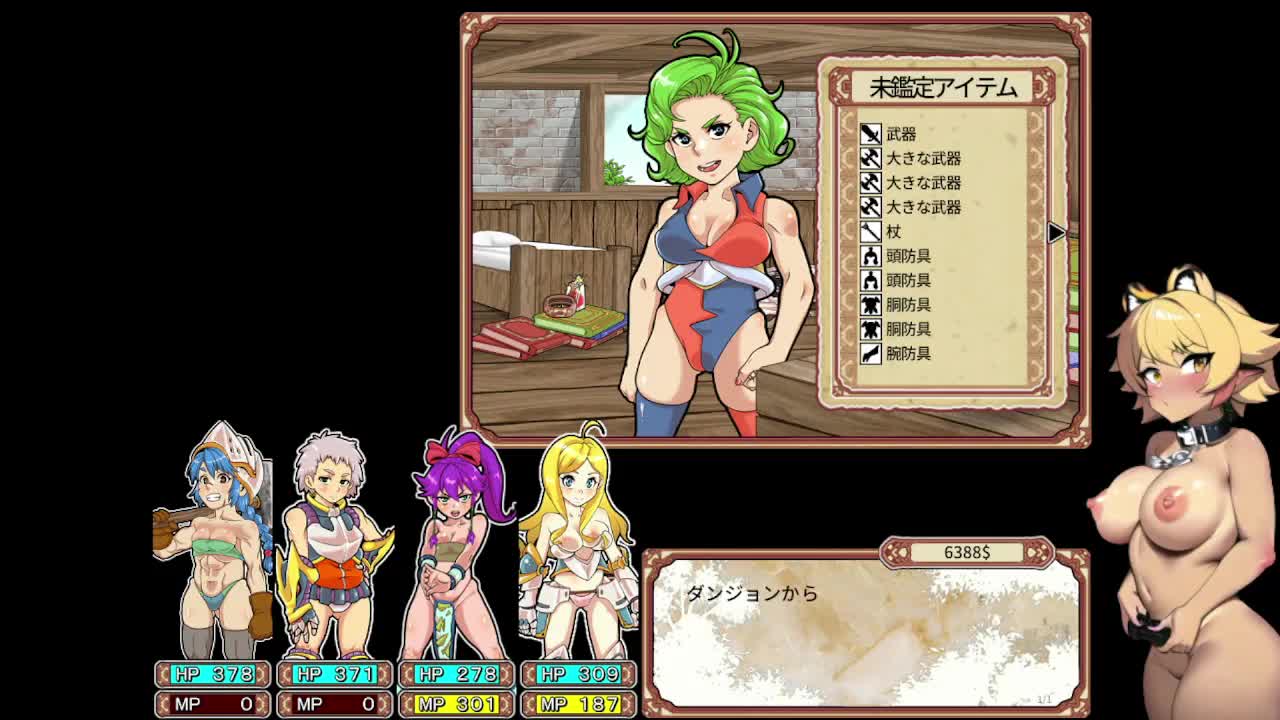
Task: Choose the 杖 staff item
Action: click(x=893, y=231)
